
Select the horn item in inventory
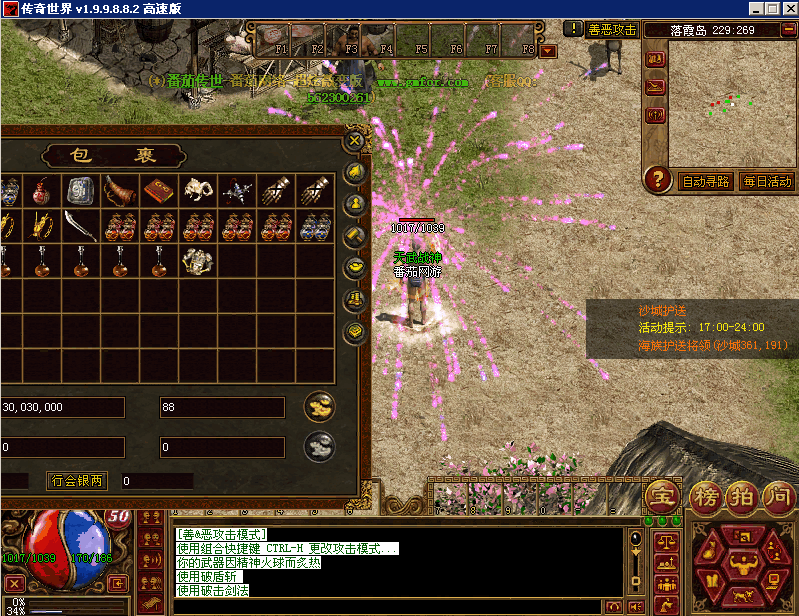120,190
